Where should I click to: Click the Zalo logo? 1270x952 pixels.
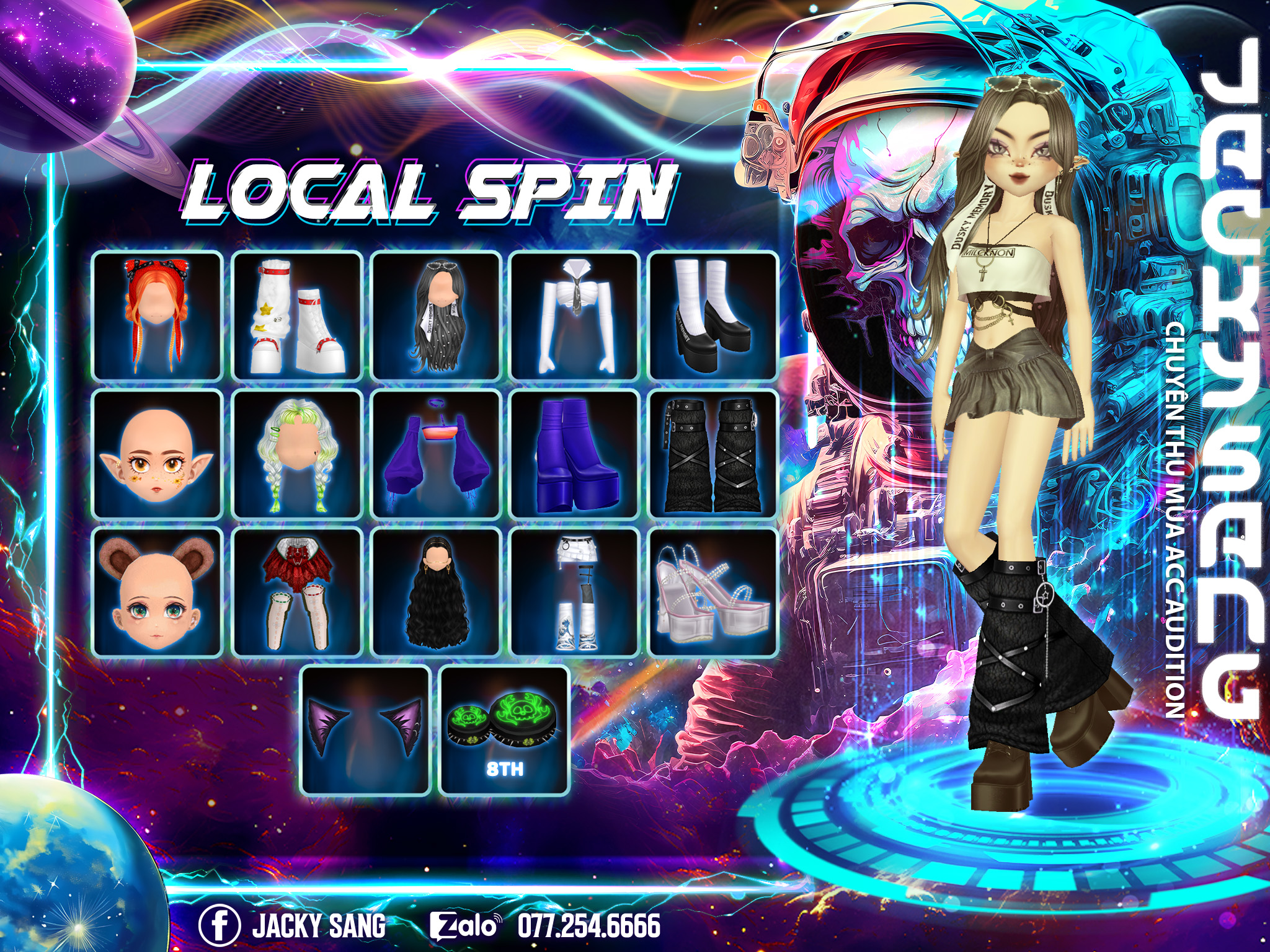(x=464, y=926)
